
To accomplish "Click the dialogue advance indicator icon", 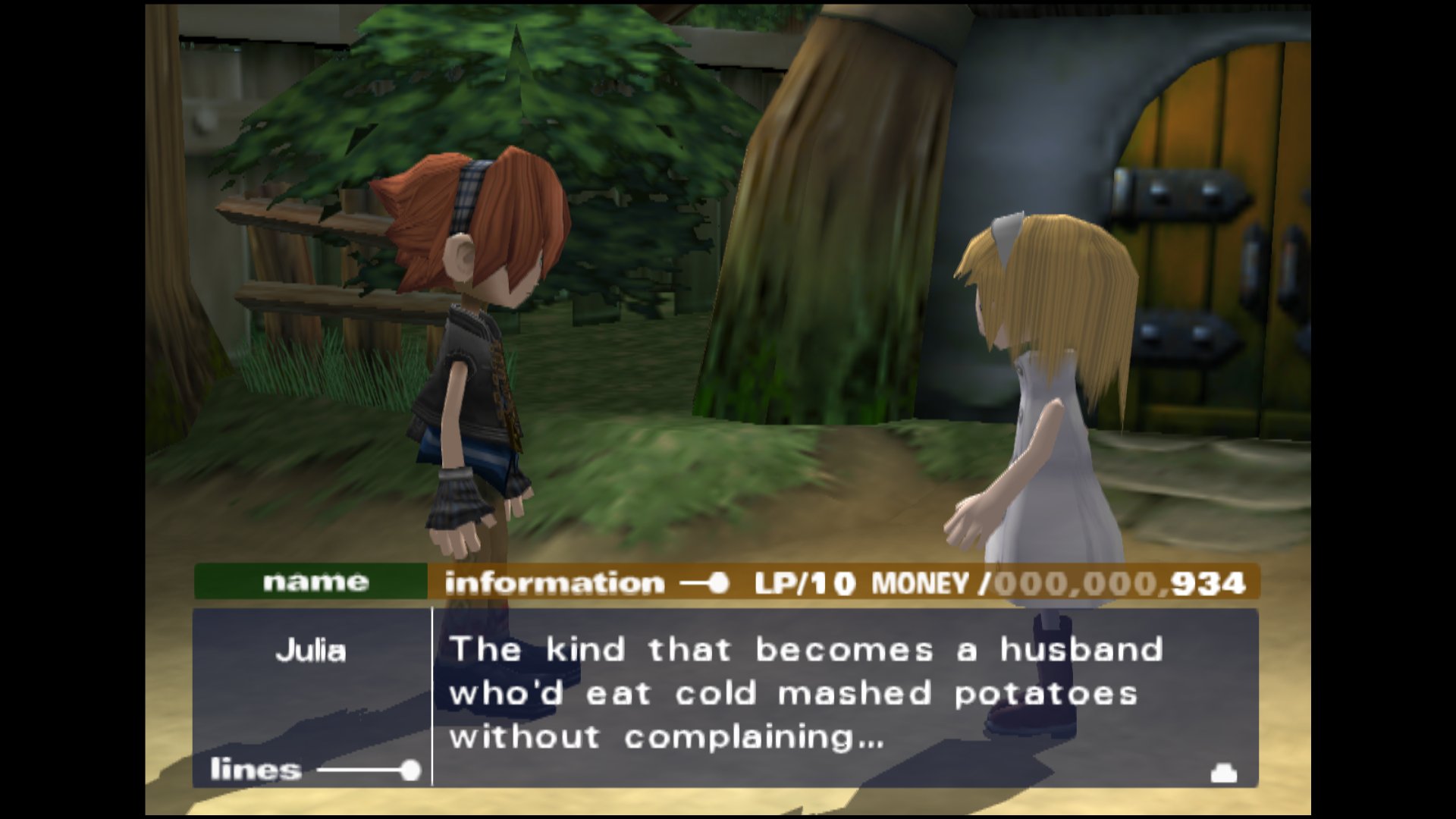I will coord(1223,773).
